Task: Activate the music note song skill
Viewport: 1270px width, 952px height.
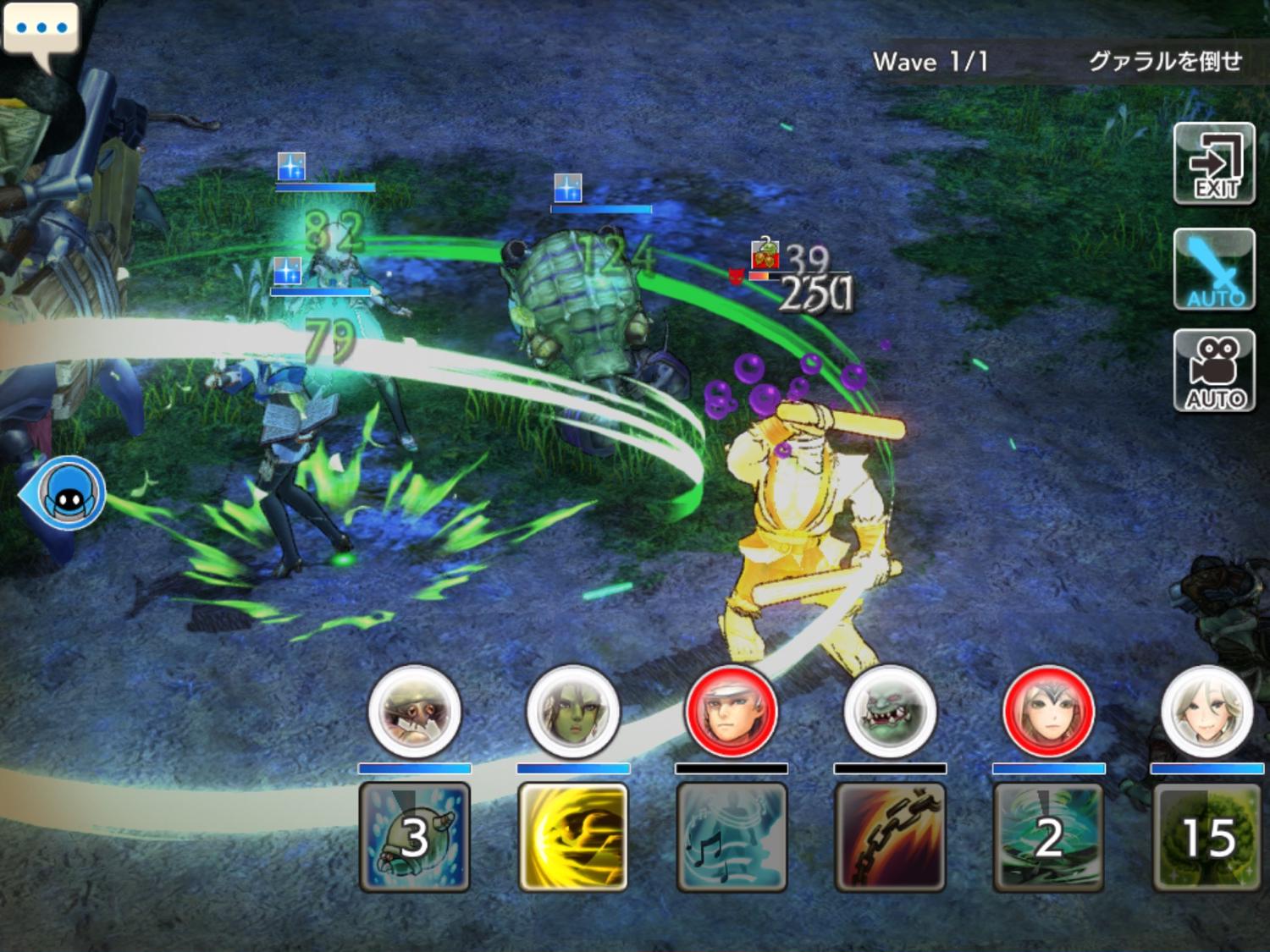Action: (x=732, y=837)
